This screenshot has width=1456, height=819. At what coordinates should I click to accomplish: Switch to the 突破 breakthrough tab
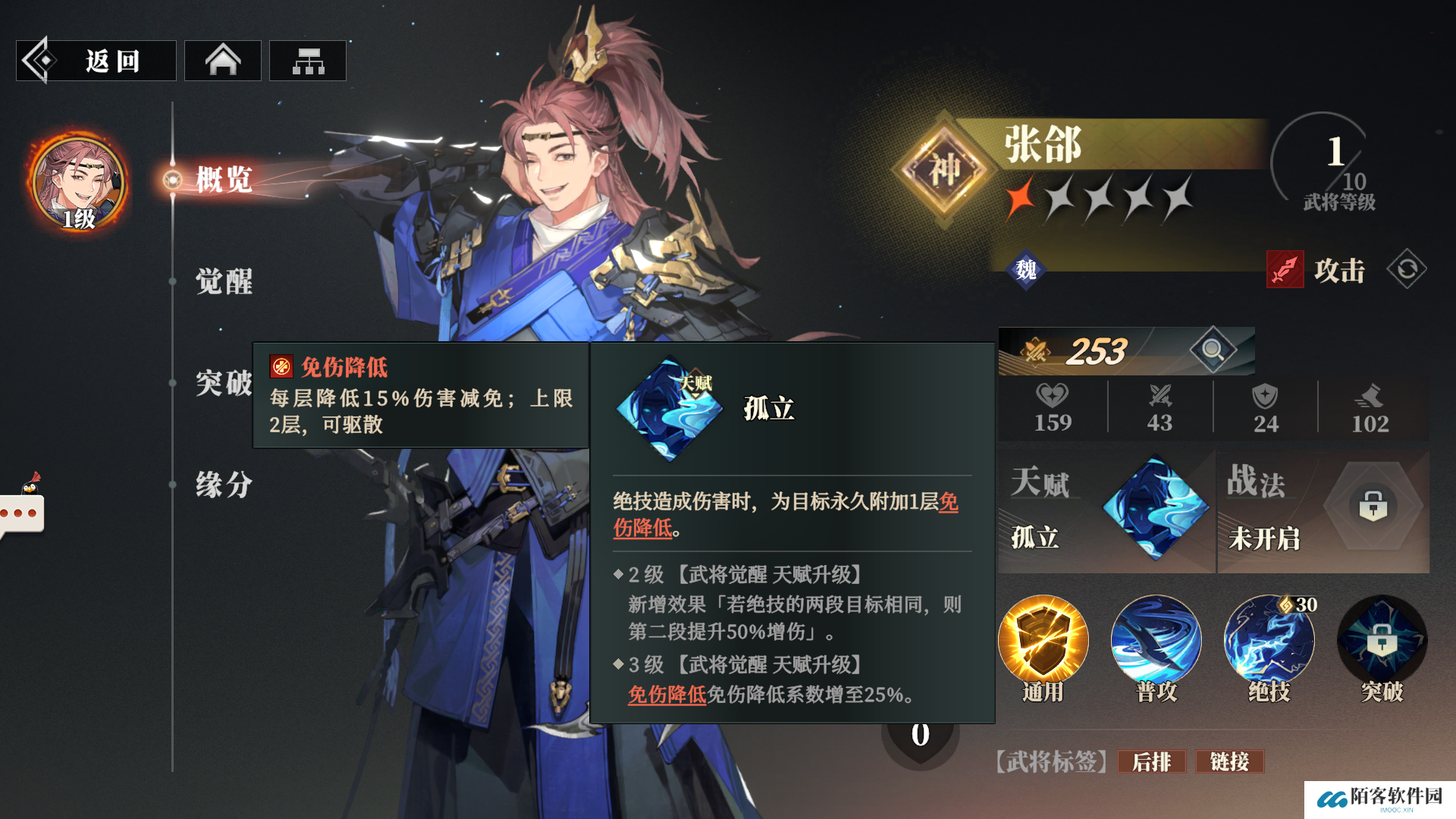click(223, 383)
